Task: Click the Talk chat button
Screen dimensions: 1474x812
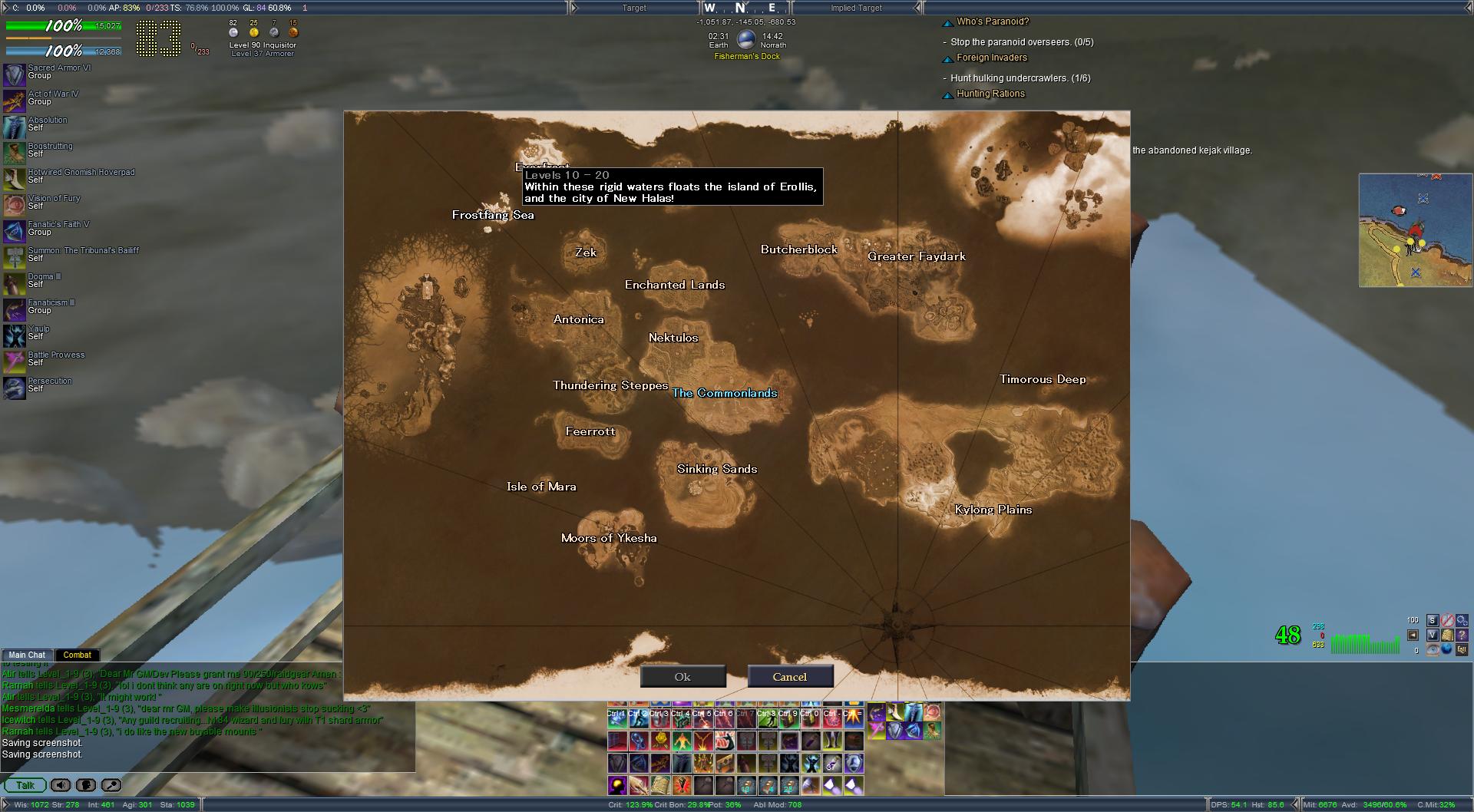Action: click(x=25, y=785)
